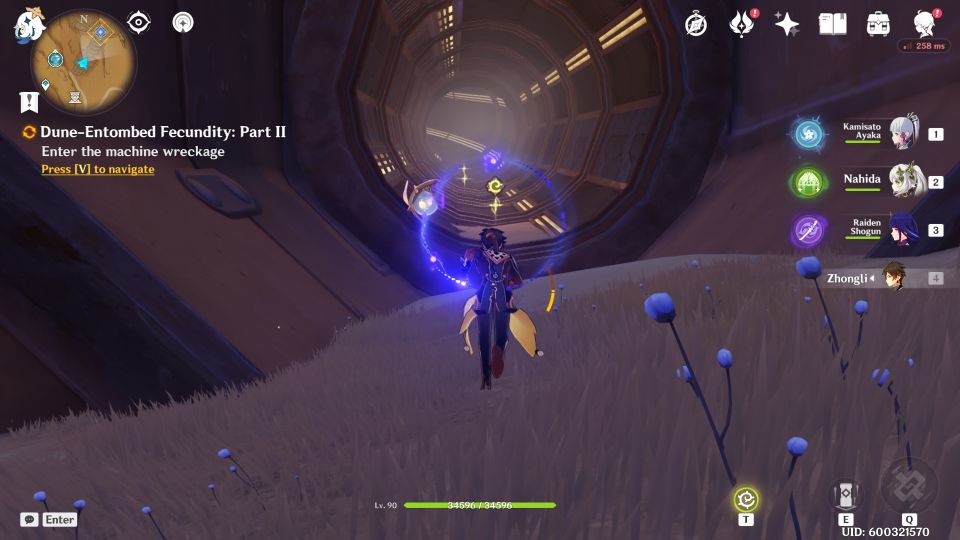Open the character head icon with red alert
This screenshot has height=540, width=960.
[925, 24]
